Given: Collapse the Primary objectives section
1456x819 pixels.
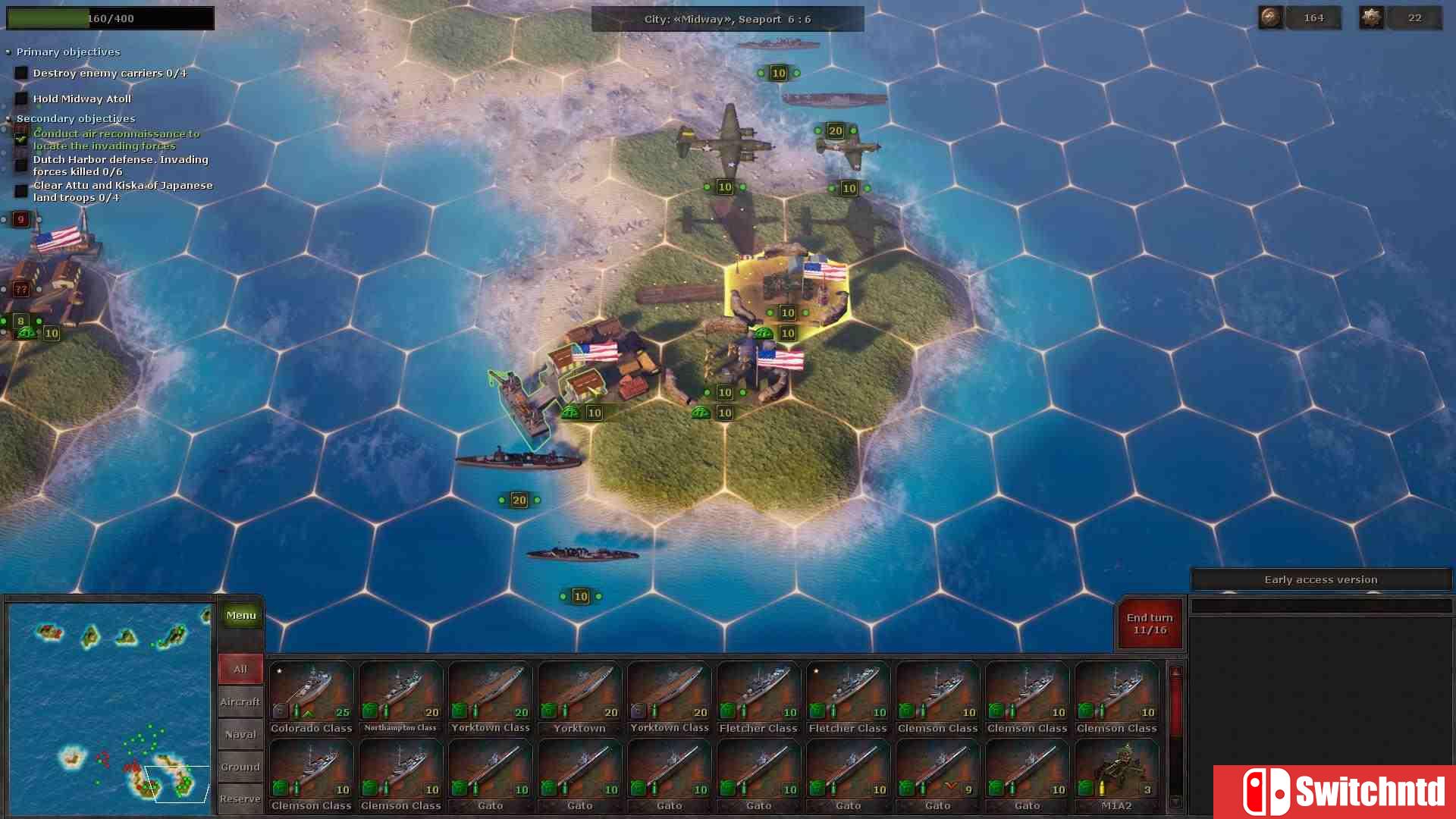Looking at the screenshot, I should (8, 52).
